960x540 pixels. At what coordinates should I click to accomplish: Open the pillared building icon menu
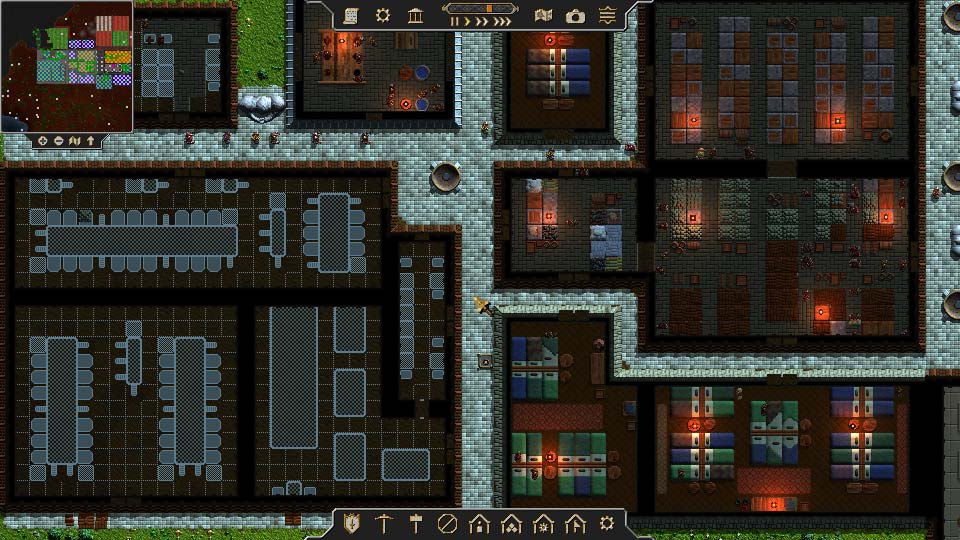tap(415, 15)
